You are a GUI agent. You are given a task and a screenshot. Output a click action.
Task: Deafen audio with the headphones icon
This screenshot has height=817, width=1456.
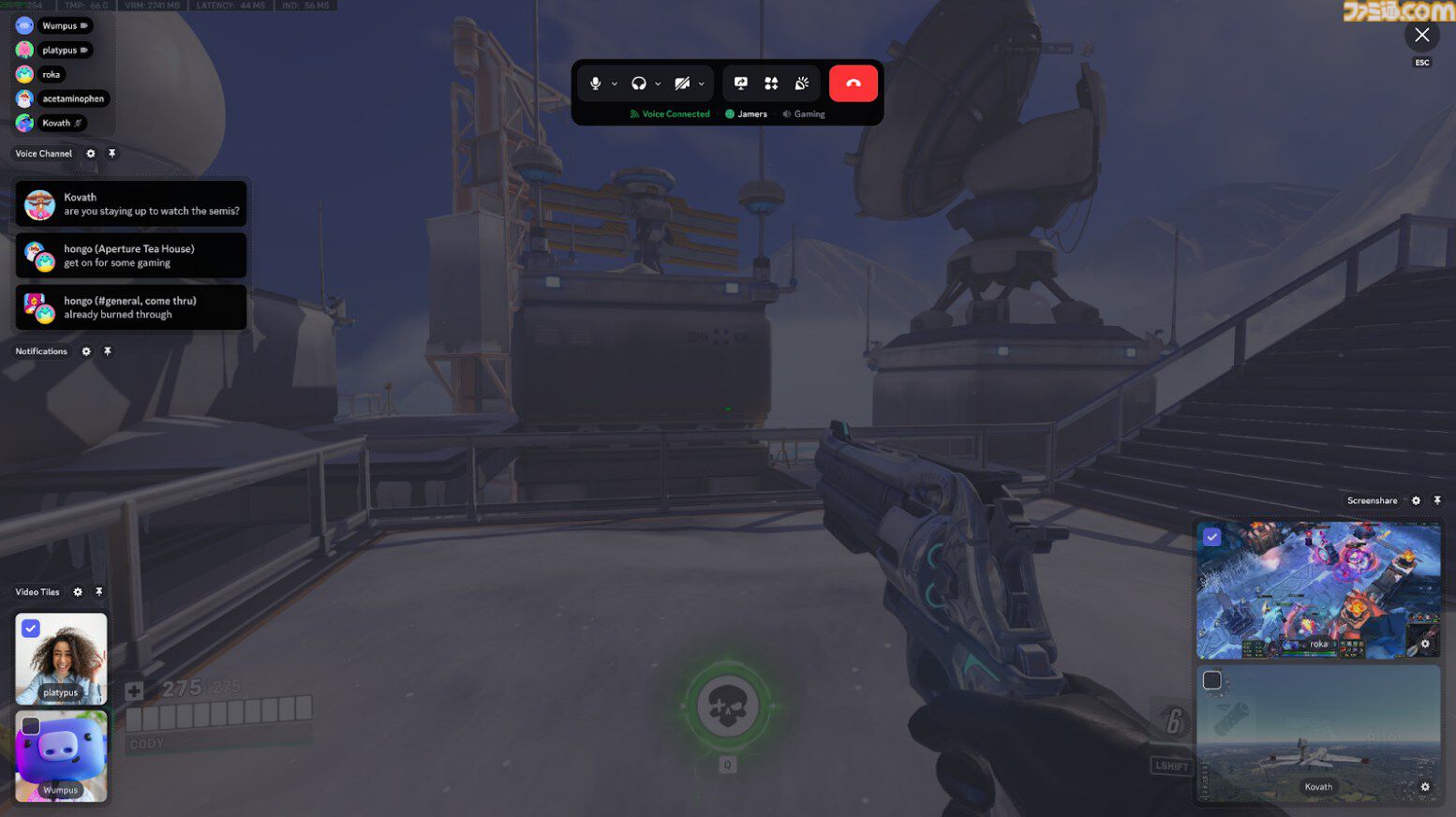click(638, 82)
